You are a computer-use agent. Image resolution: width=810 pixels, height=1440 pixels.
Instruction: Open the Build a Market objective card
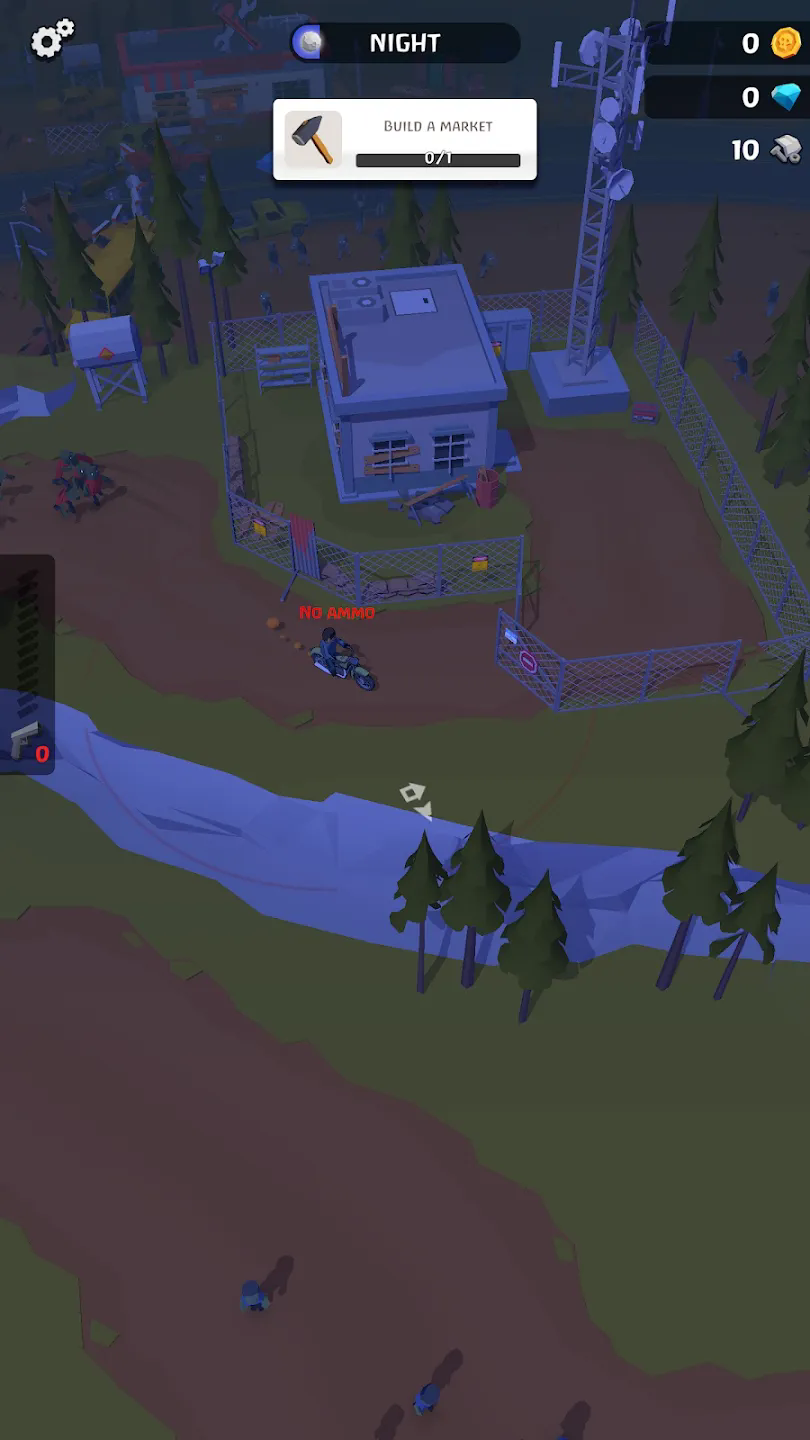tap(405, 140)
